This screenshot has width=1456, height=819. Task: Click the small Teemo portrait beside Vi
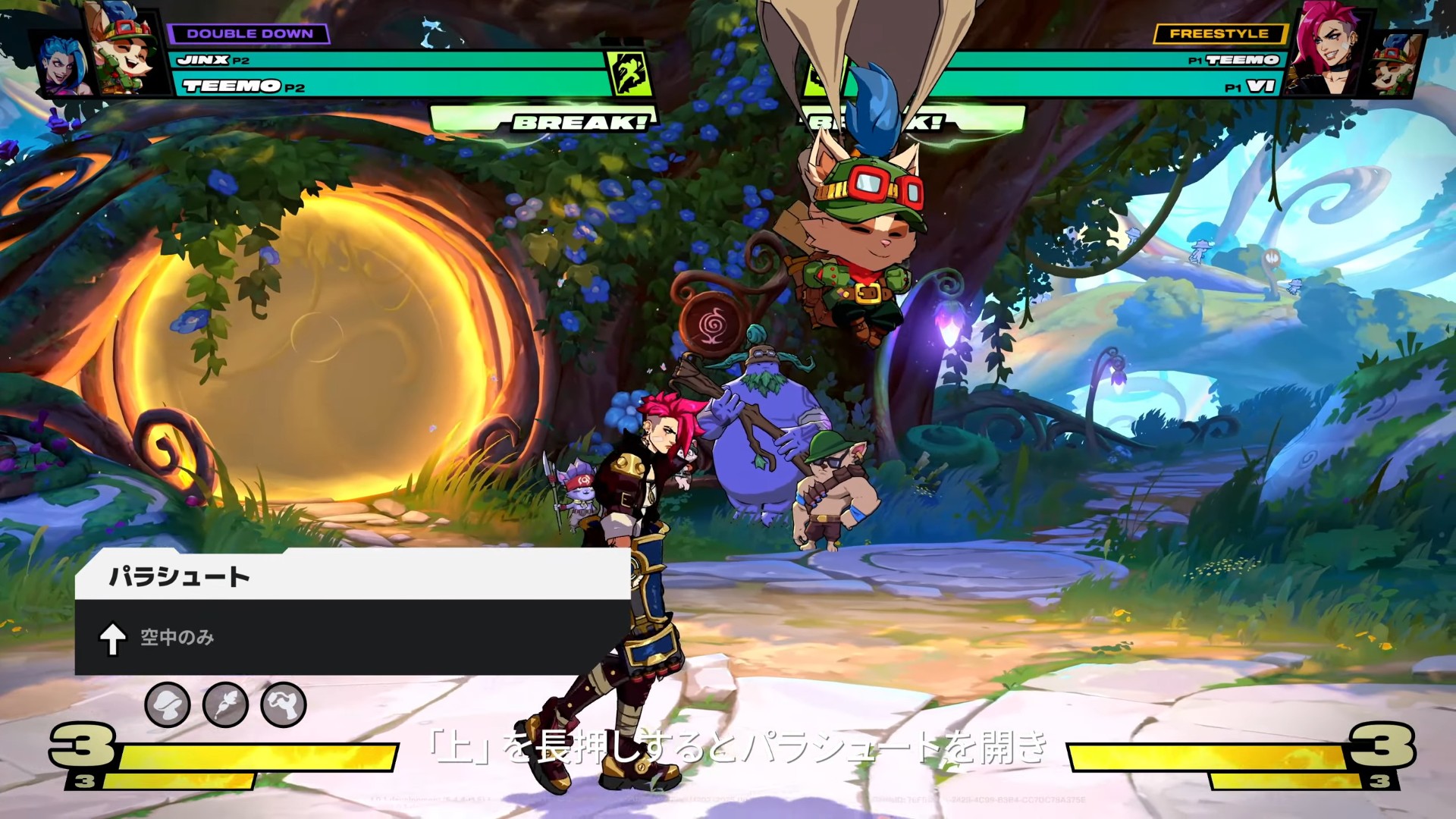pos(1395,64)
